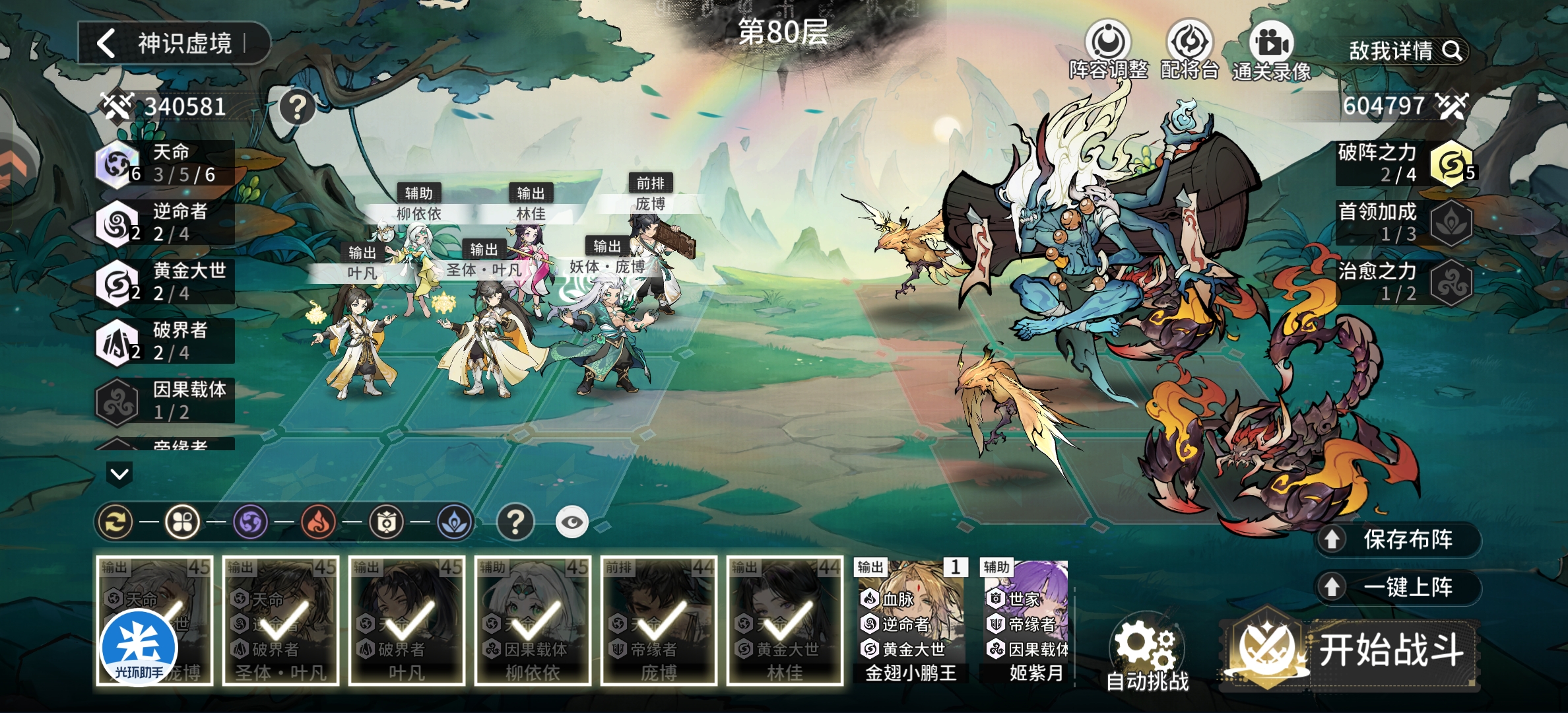The image size is (1568, 713).
Task: Click the 破阵之力 enemy buff
Action: (1406, 163)
